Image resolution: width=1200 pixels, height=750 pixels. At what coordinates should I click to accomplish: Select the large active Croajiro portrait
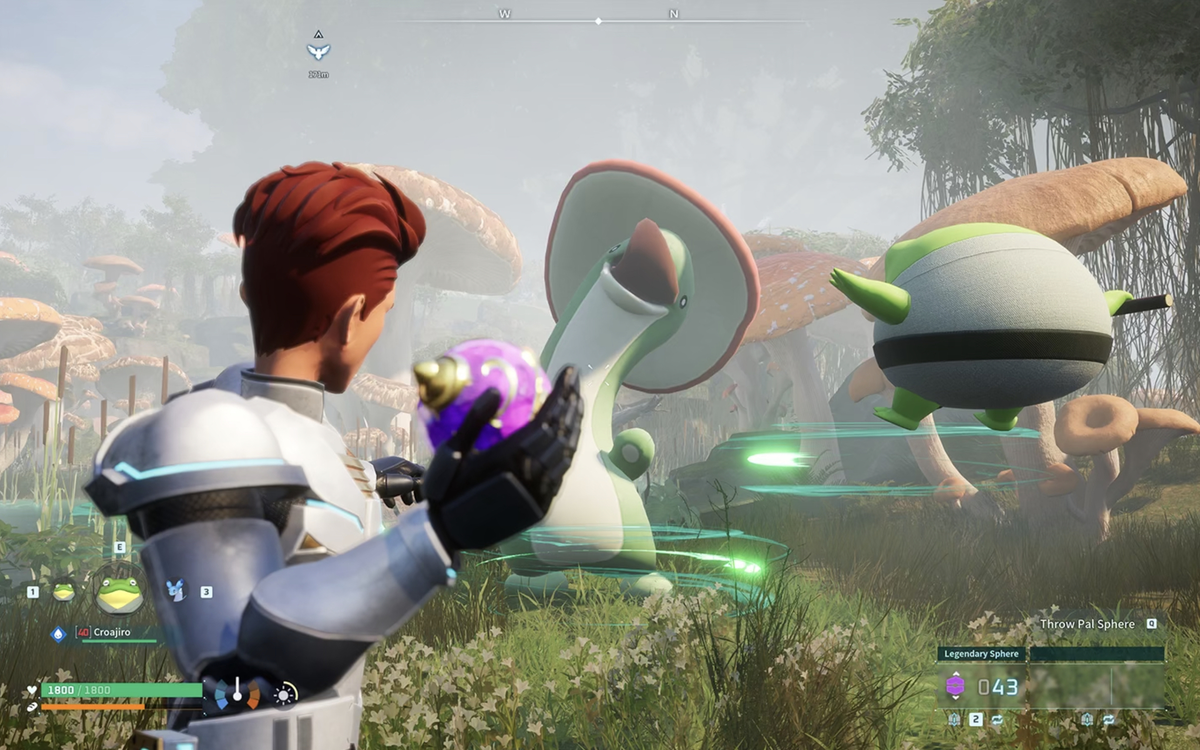(x=119, y=593)
